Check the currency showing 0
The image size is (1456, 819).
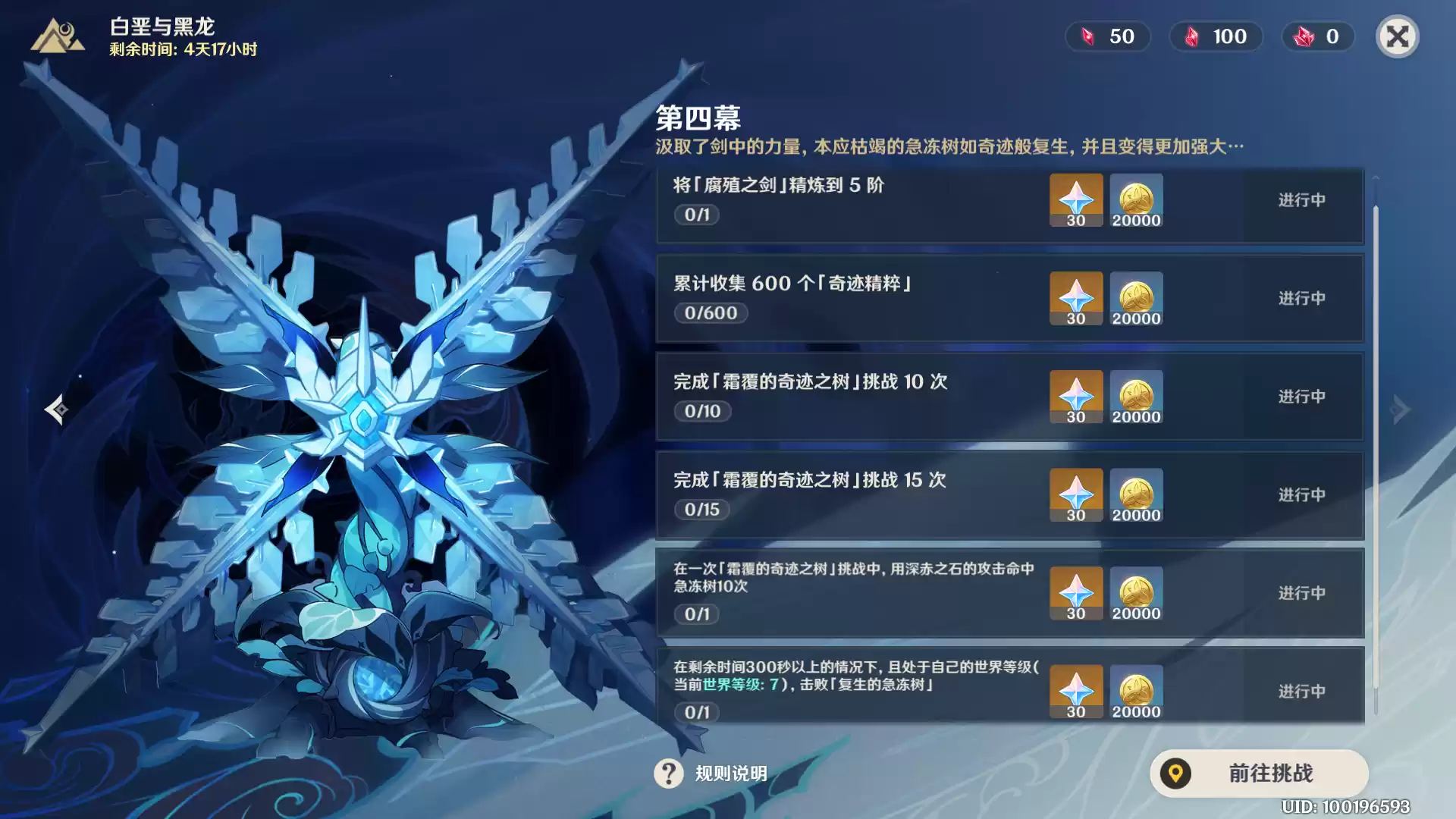(1318, 36)
